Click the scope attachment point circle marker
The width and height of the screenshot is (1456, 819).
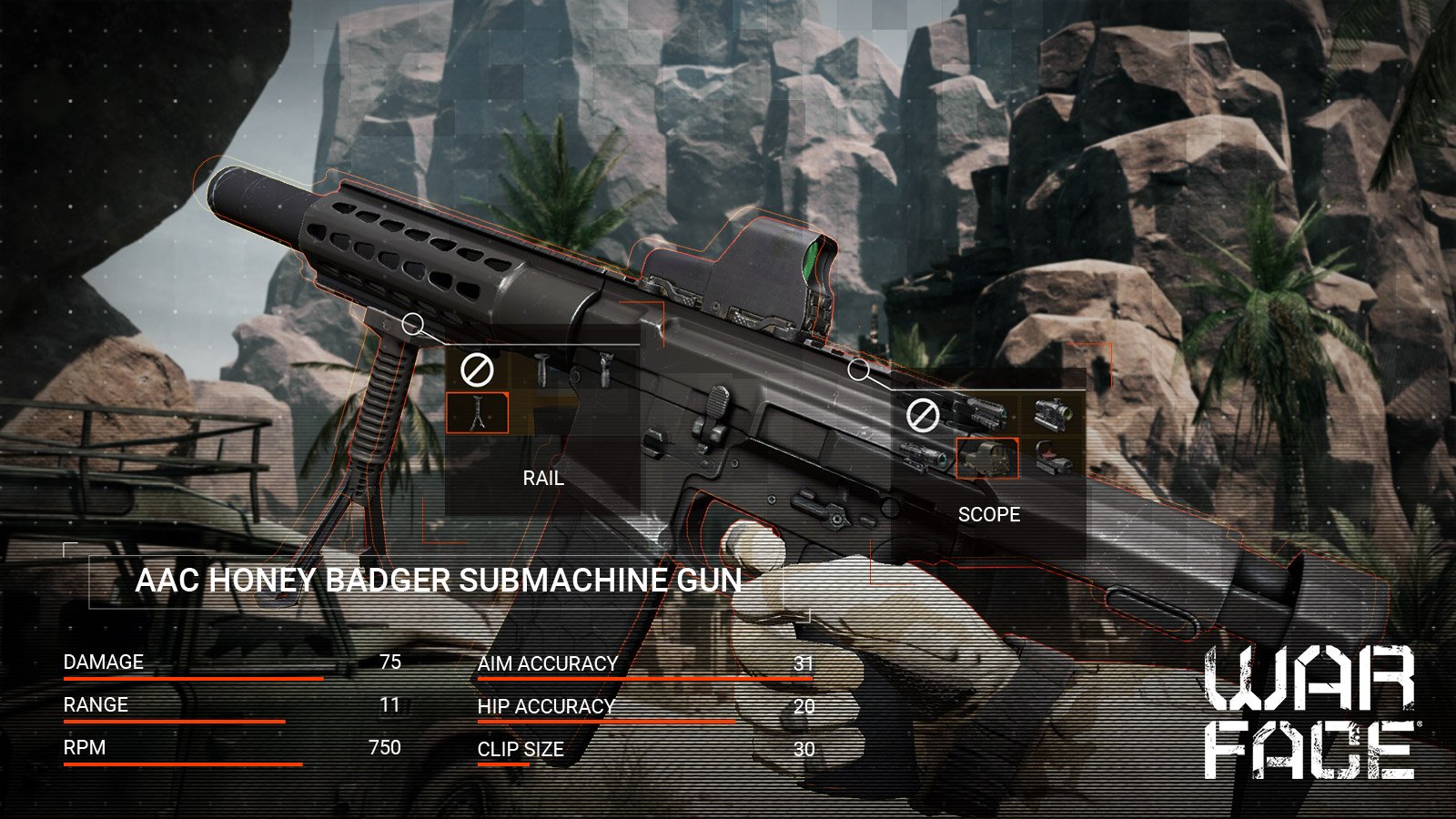(x=857, y=369)
